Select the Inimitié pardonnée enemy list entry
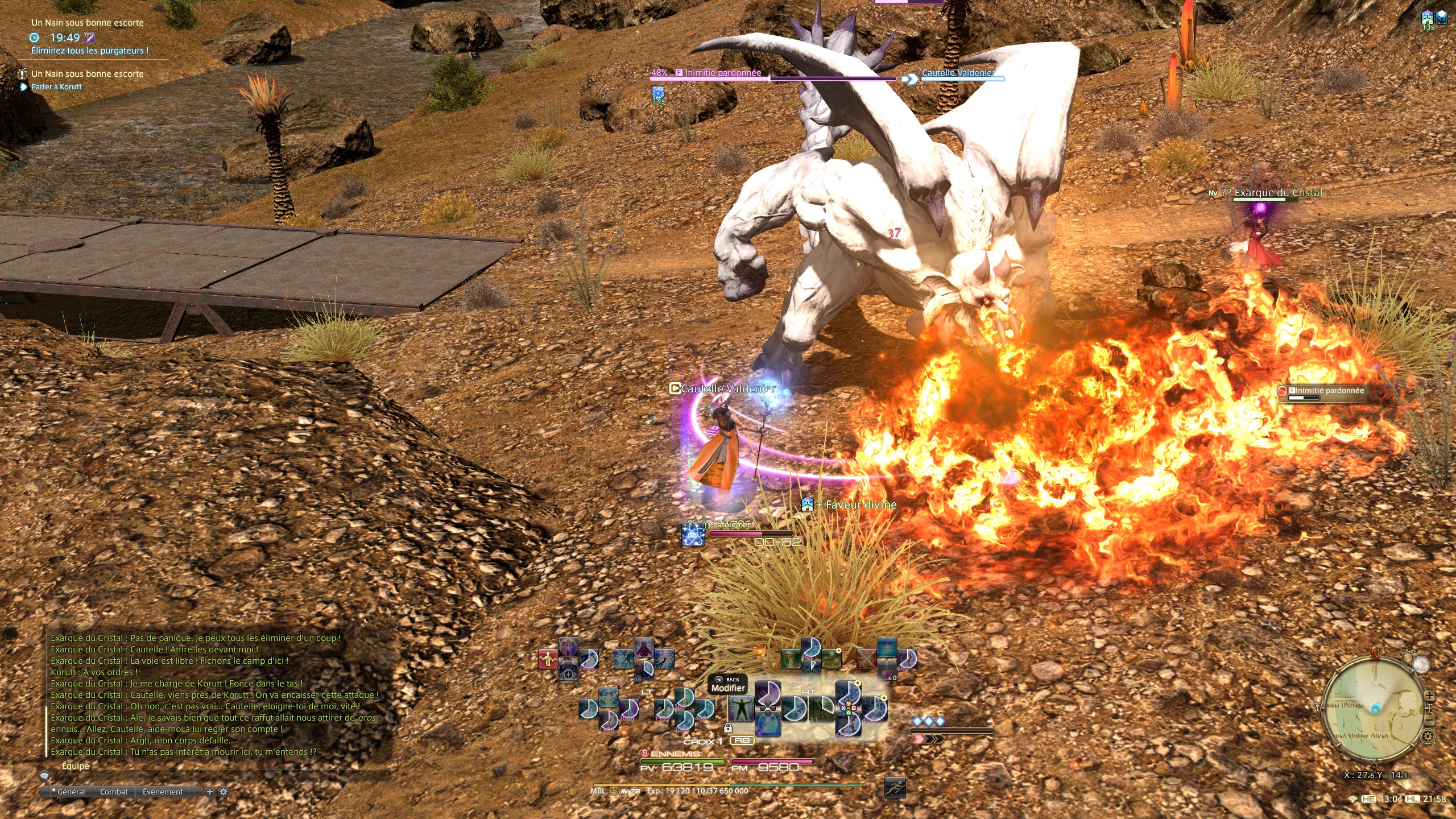This screenshot has height=819, width=1456. click(x=1325, y=391)
